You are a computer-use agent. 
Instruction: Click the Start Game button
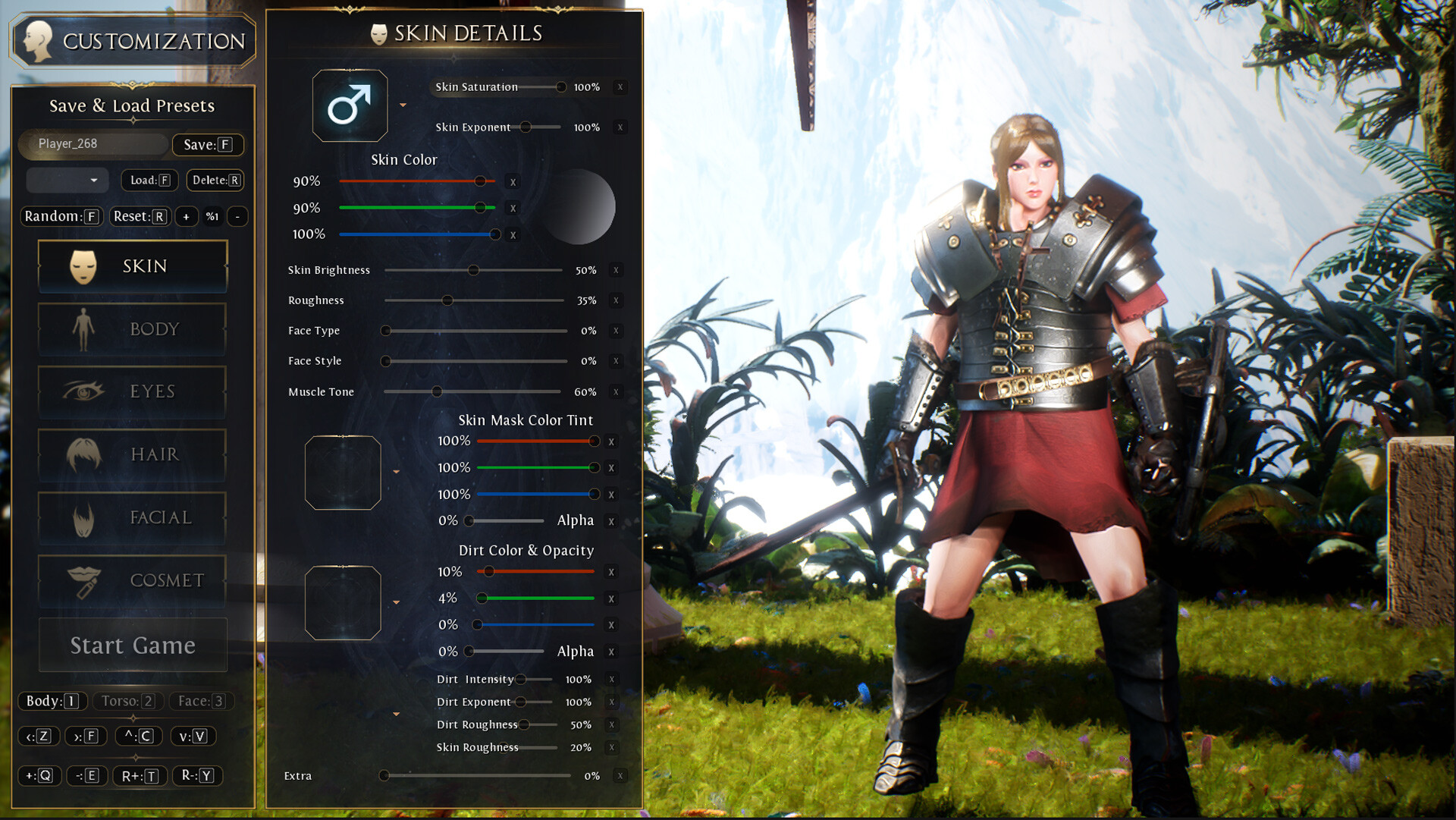click(x=132, y=645)
